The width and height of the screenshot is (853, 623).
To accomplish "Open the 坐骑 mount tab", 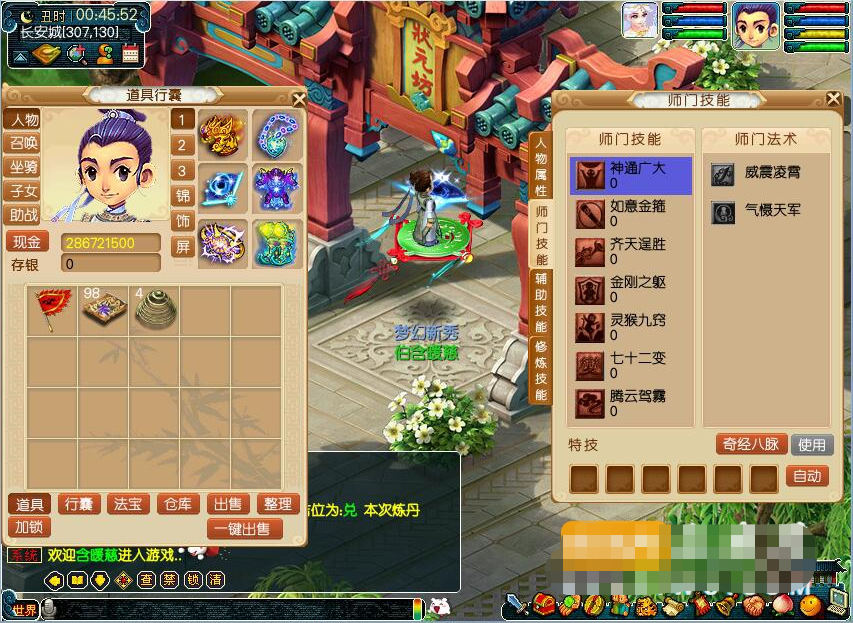I will tap(24, 167).
